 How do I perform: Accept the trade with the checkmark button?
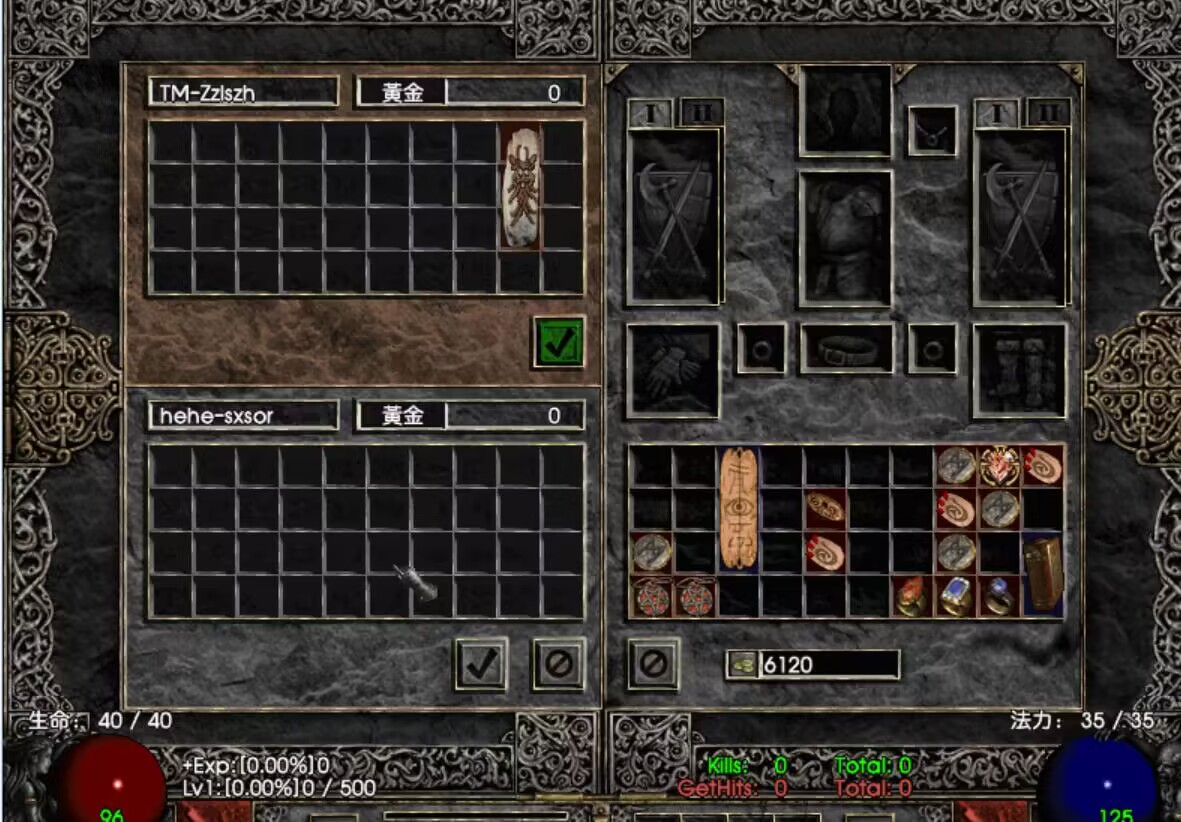click(x=481, y=663)
